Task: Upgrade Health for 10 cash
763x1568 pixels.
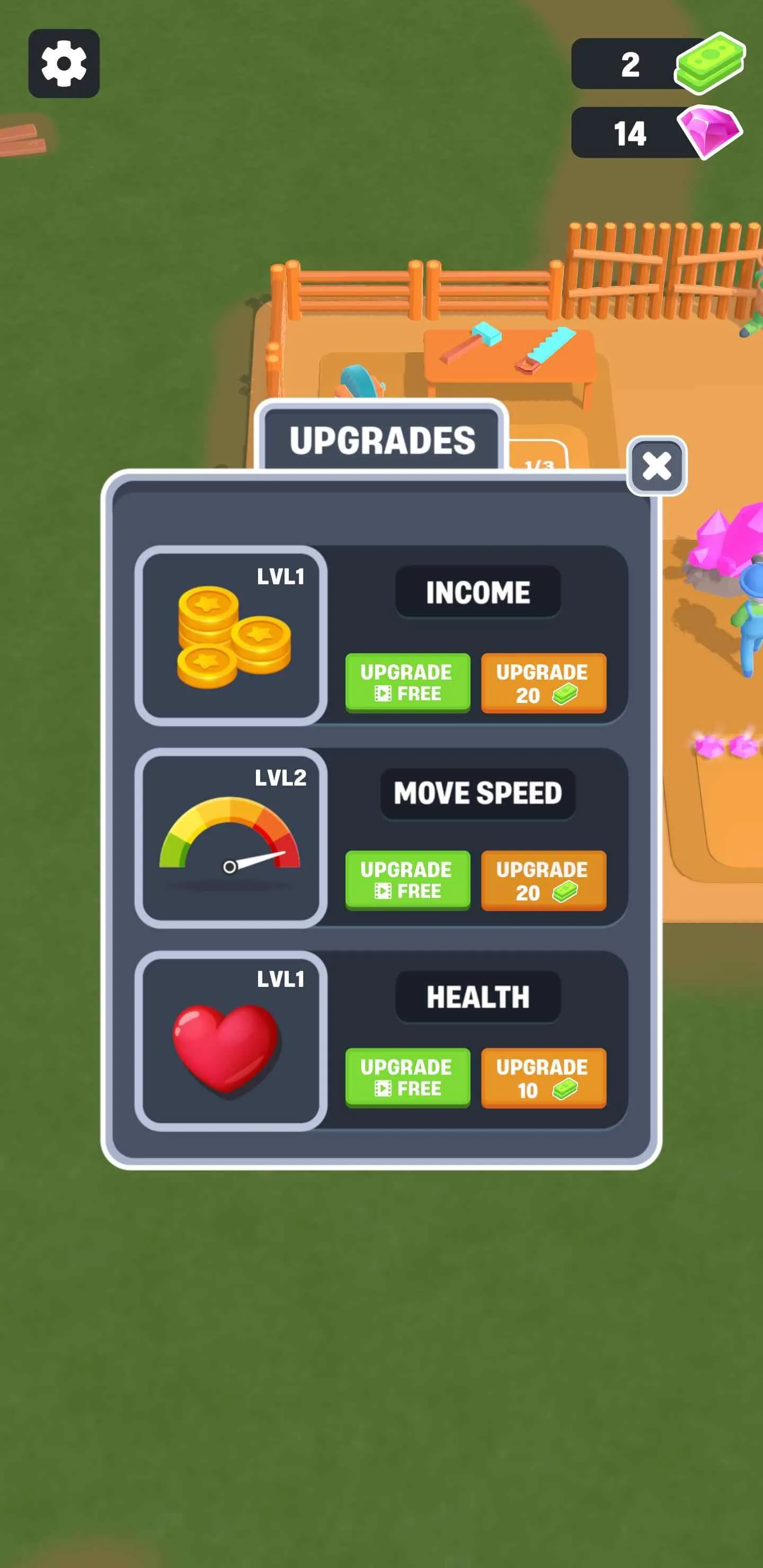Action: click(x=544, y=1079)
